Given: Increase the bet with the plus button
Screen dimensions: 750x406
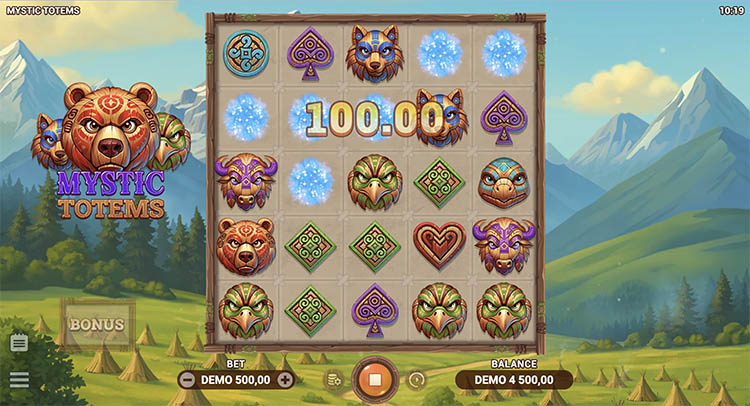Looking at the screenshot, I should coord(285,380).
